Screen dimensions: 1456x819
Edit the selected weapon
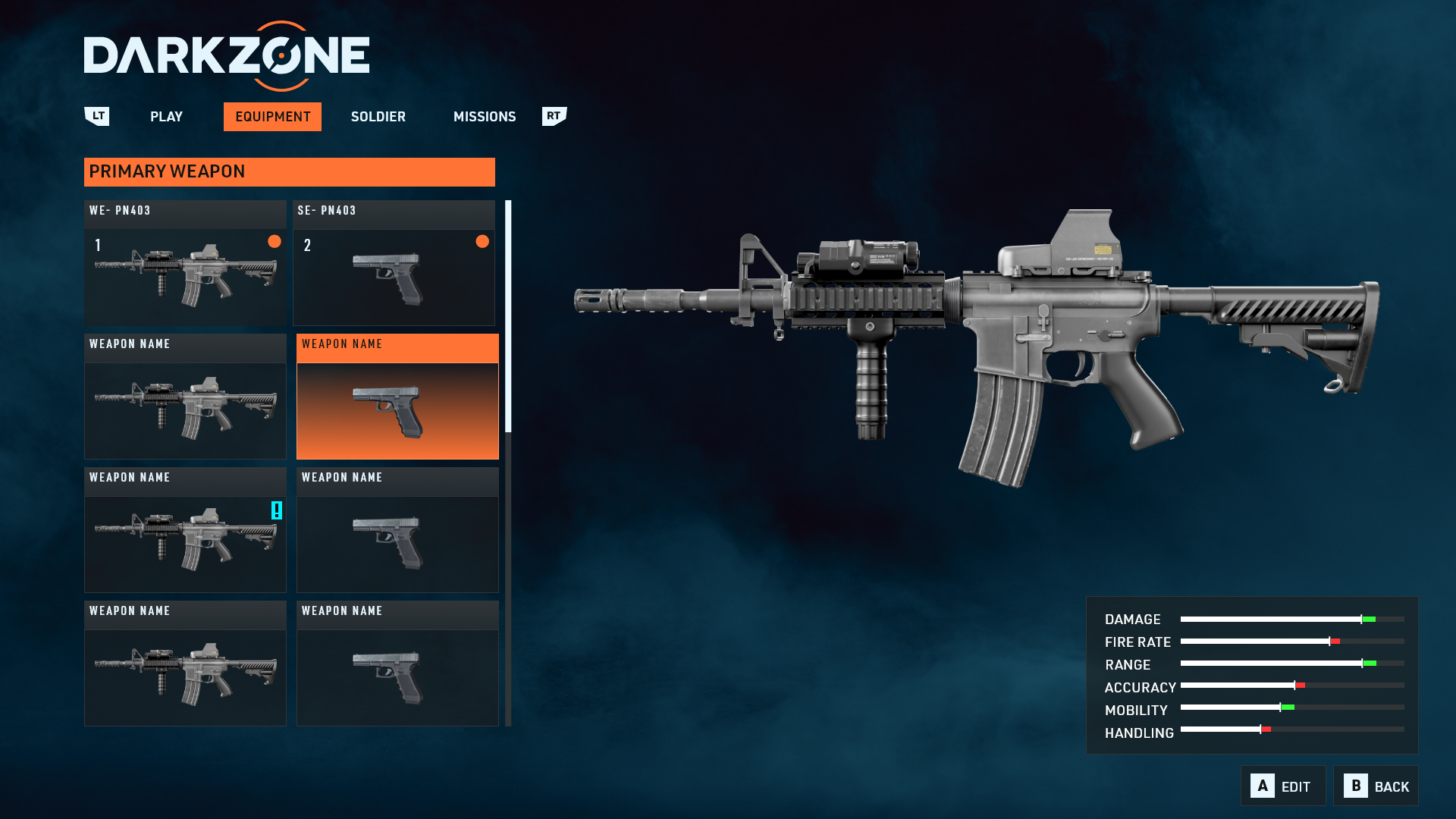coord(1282,786)
